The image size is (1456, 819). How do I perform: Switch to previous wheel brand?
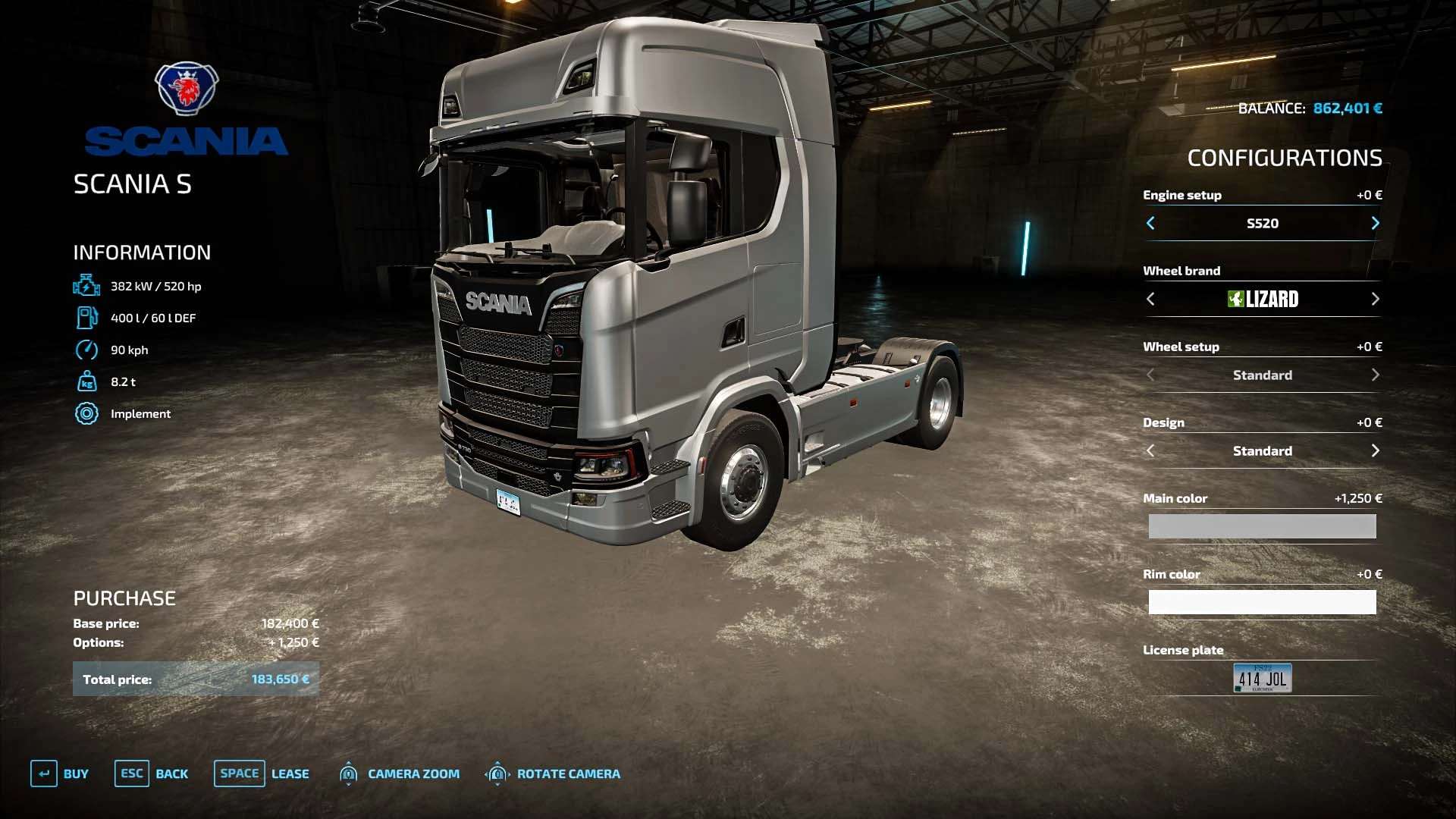1150,299
